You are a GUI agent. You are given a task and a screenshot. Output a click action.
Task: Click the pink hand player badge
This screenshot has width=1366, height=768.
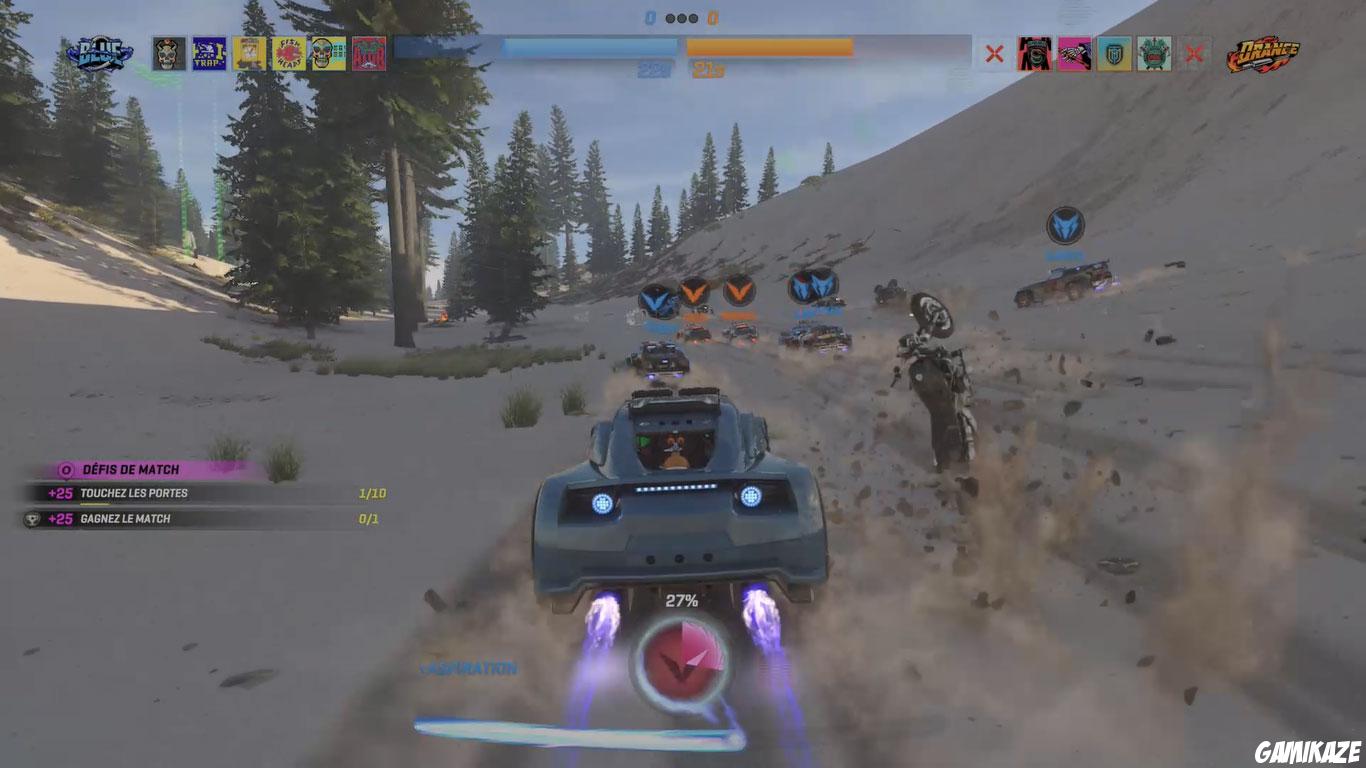pyautogui.click(x=1075, y=53)
